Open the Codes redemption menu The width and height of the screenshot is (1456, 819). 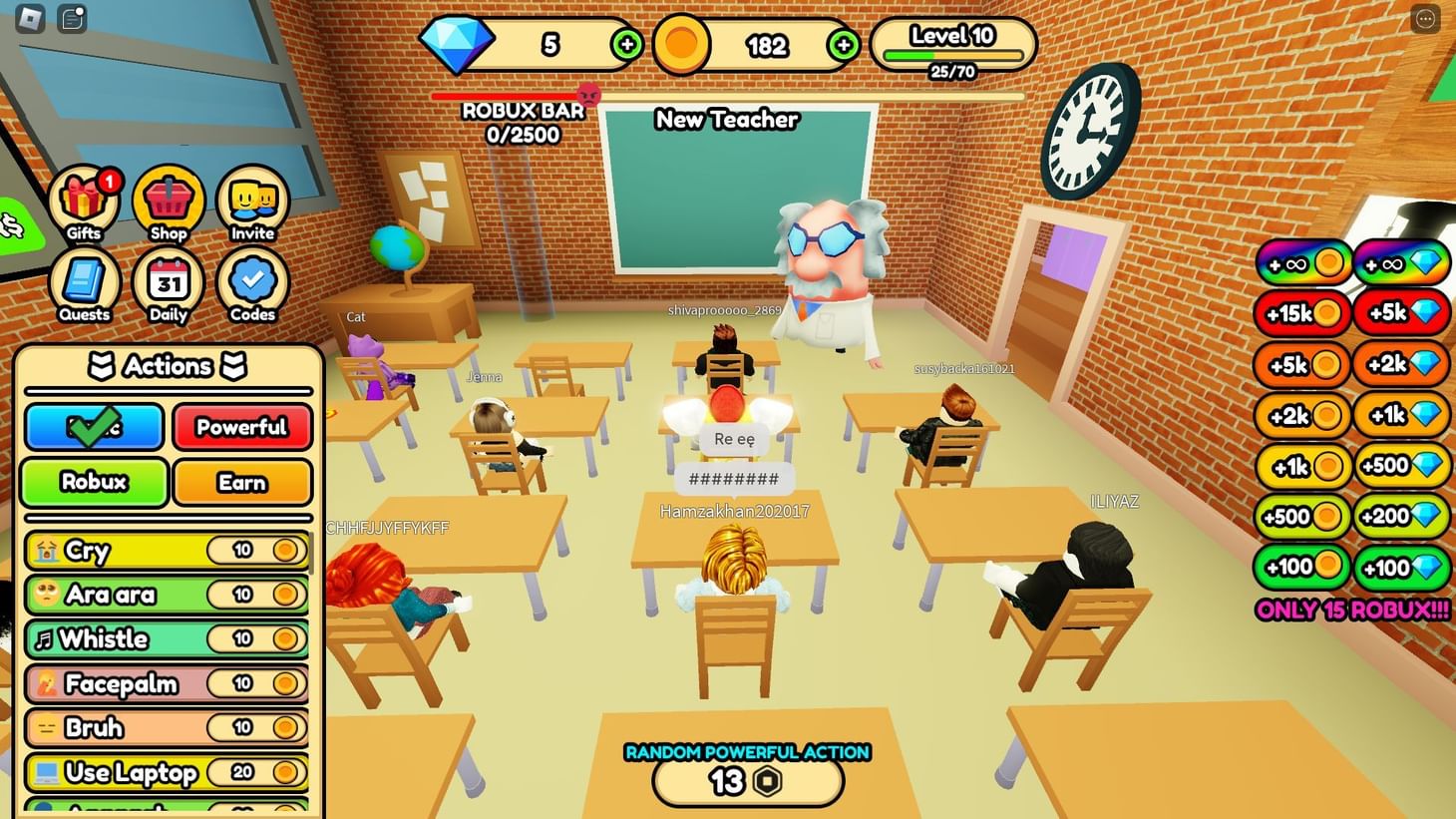(250, 283)
